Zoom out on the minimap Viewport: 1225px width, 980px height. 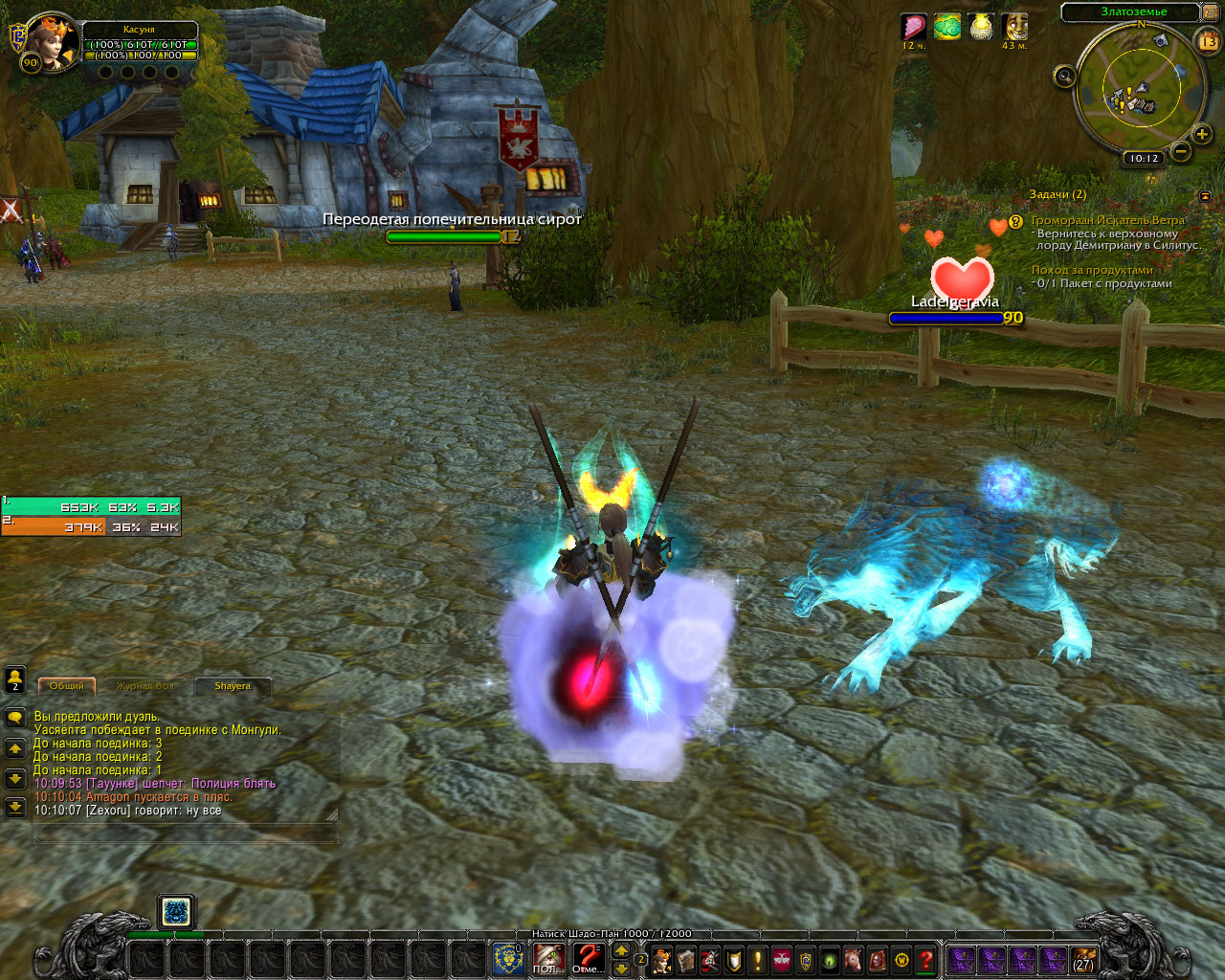pos(1181,151)
